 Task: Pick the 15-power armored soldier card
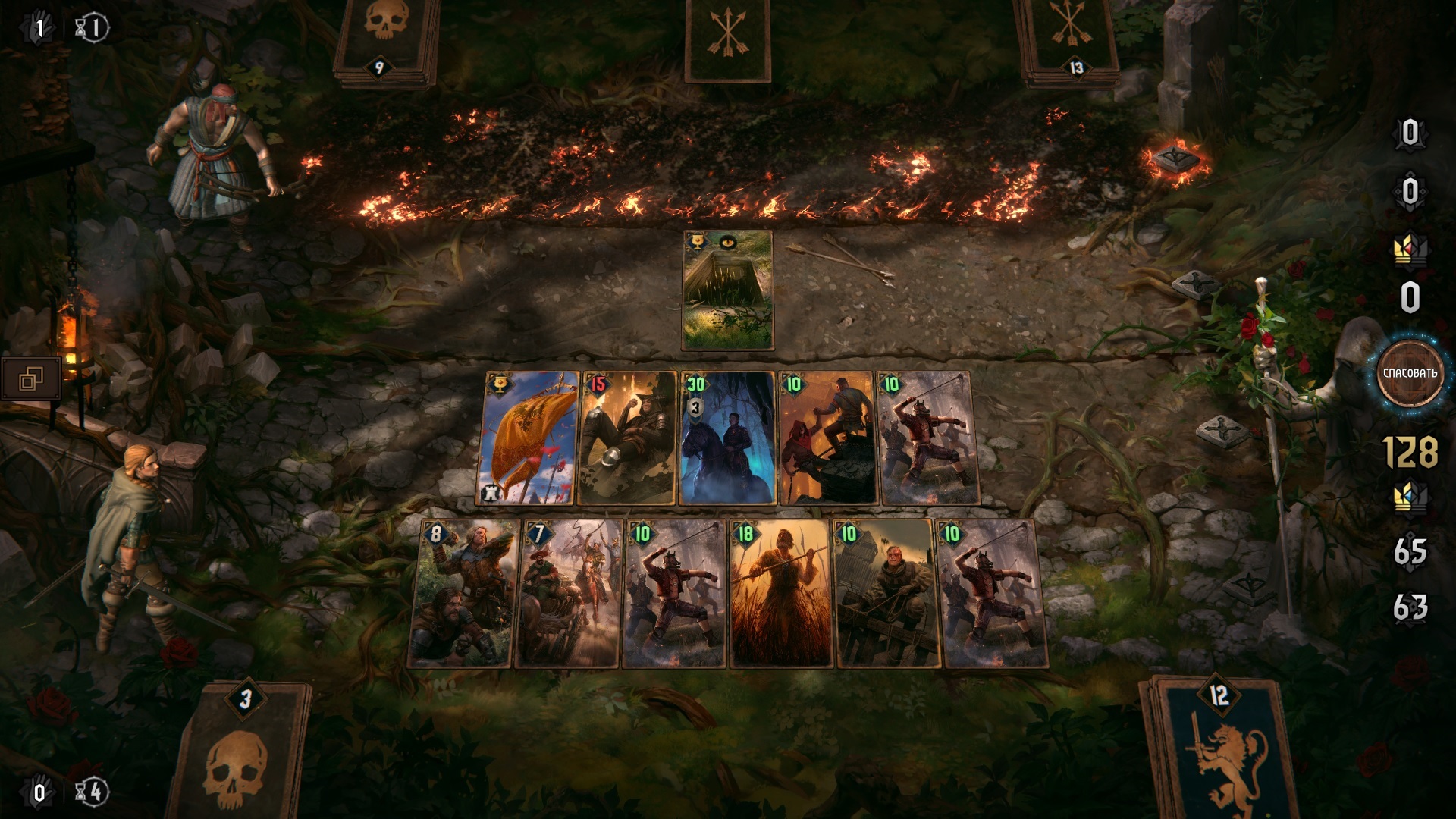pos(626,438)
